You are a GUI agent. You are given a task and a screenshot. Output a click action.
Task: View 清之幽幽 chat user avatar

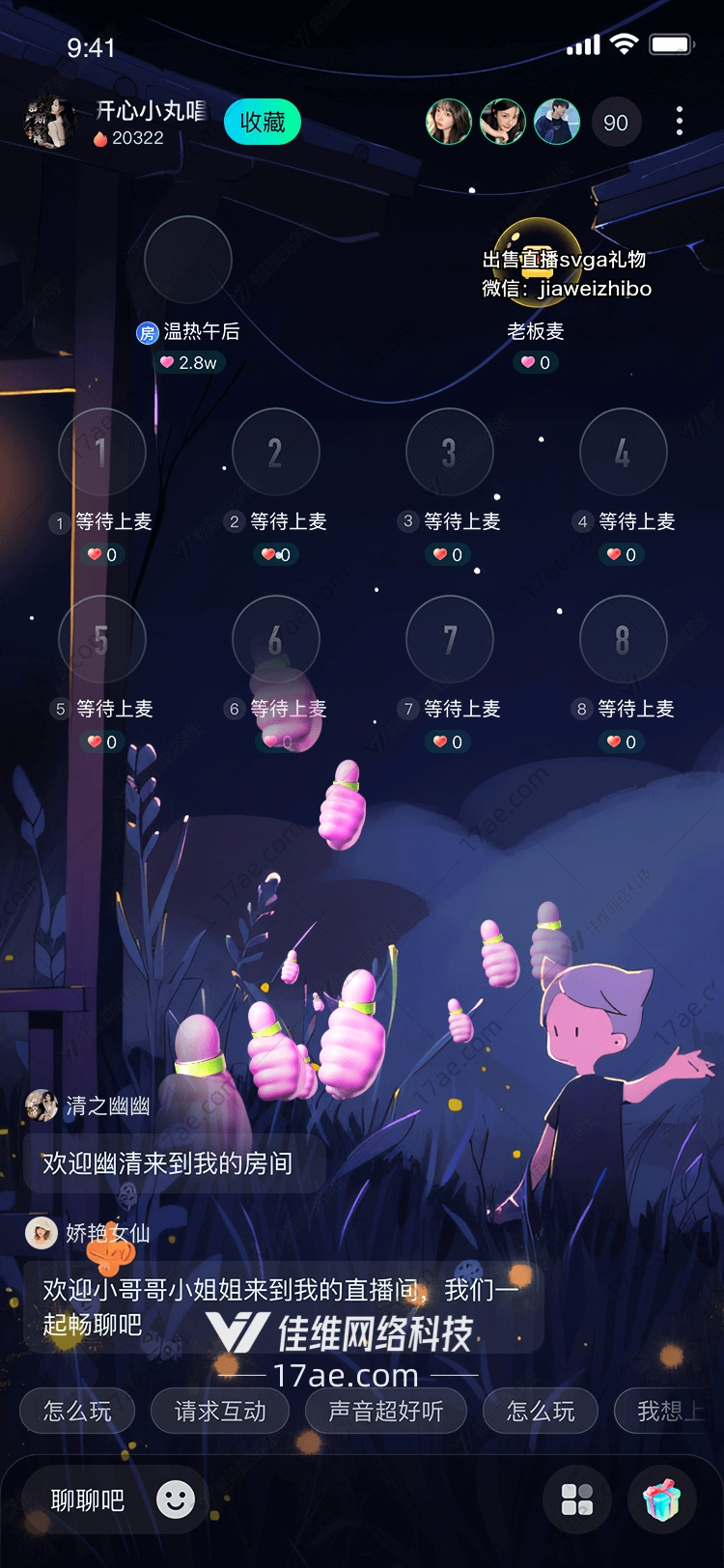42,1106
